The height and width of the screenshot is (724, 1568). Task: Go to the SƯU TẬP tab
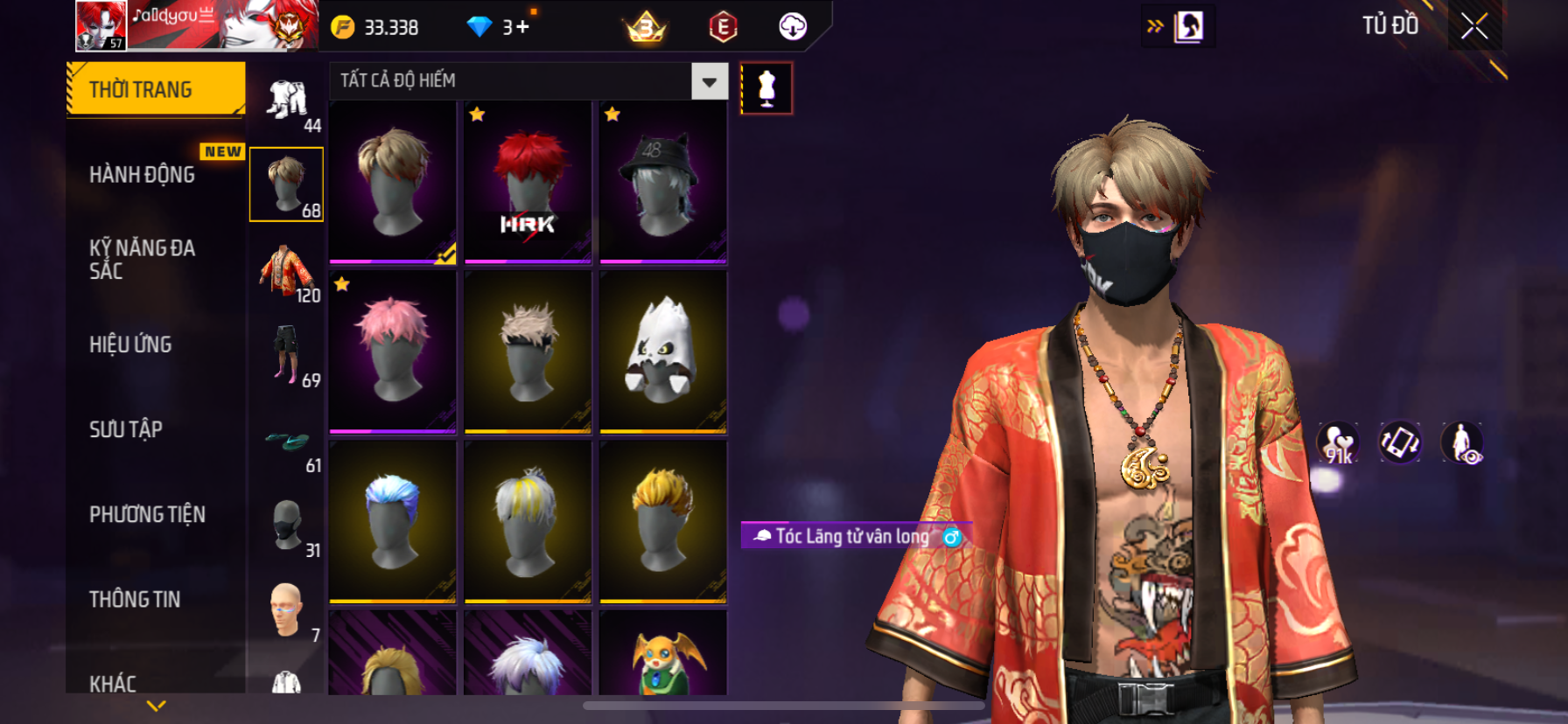click(126, 429)
